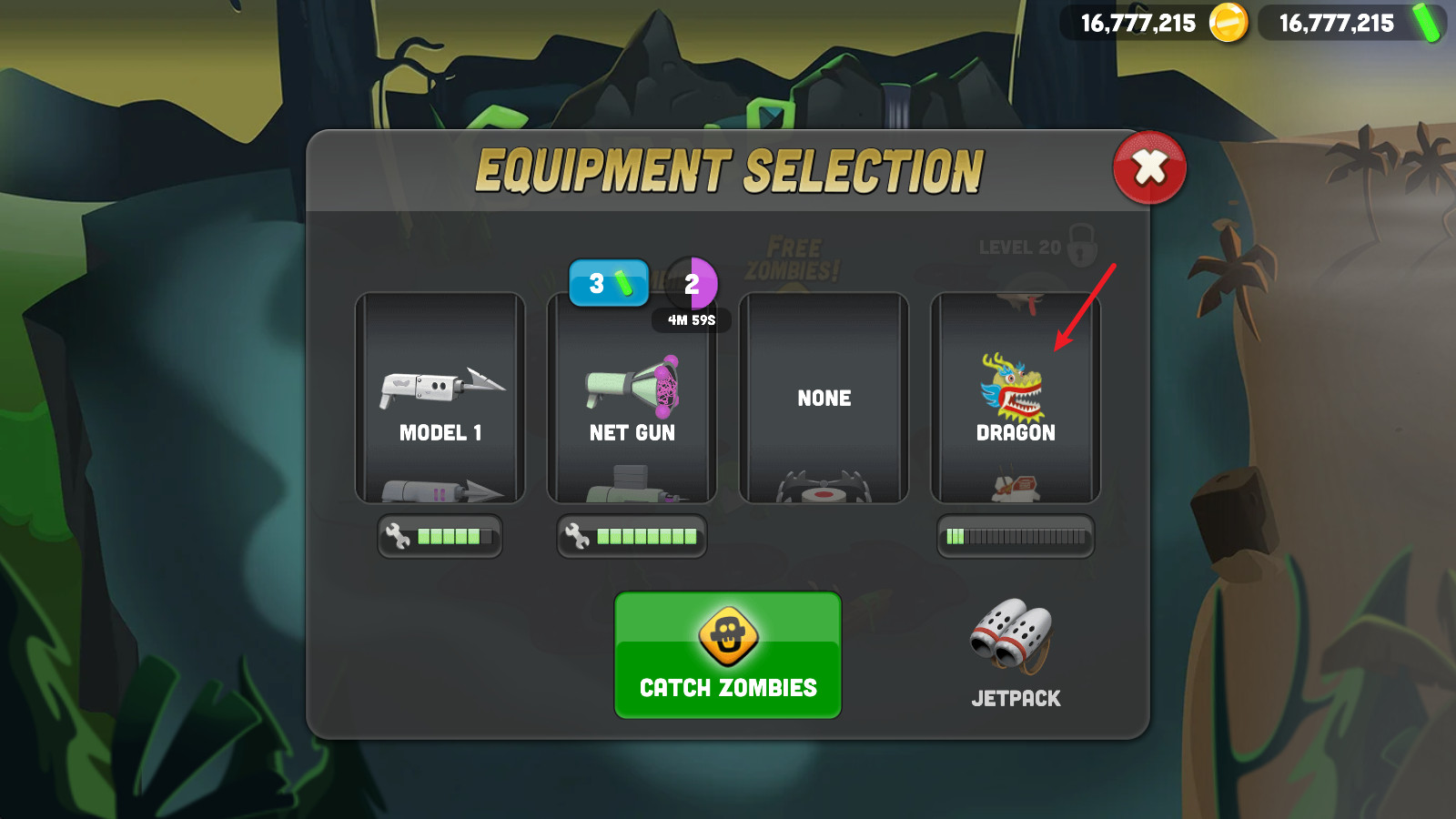Upgrade Model 1 via its wrench bar
The image size is (1456, 819).
(440, 536)
